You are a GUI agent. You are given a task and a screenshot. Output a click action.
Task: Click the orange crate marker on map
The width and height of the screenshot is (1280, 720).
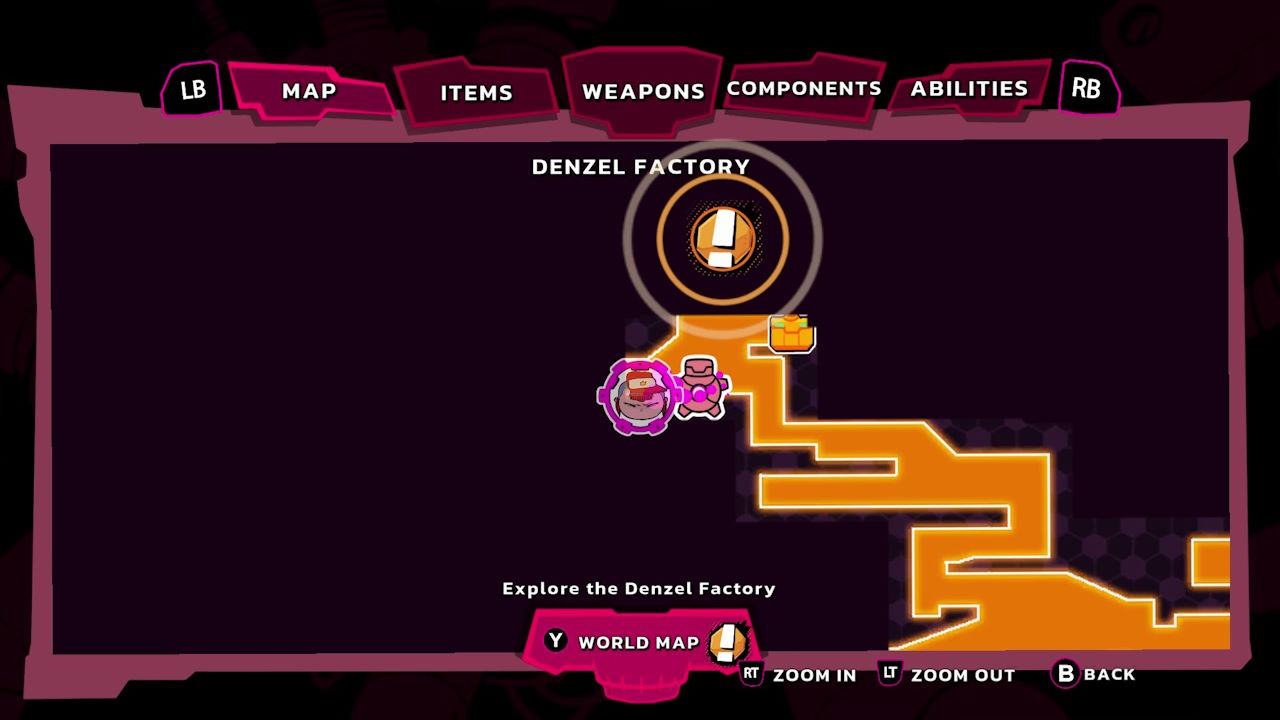pos(791,333)
